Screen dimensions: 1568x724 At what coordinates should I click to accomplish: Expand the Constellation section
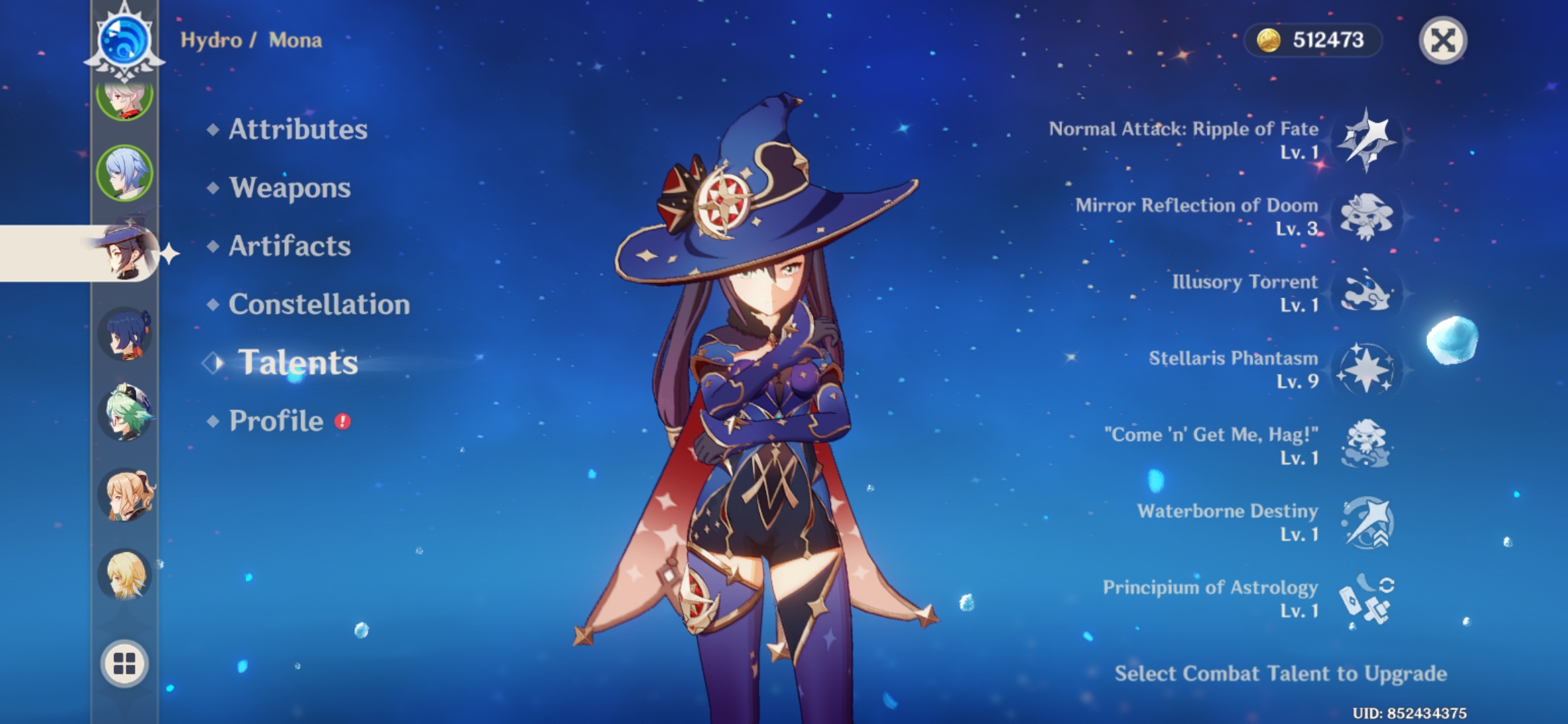click(318, 305)
